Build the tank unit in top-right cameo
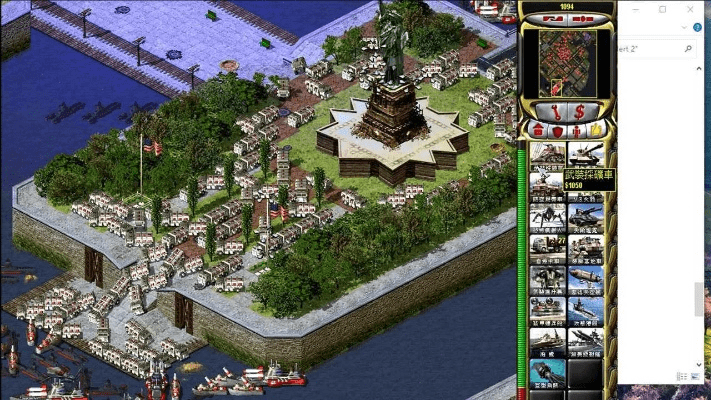This screenshot has width=711, height=400. 586,153
